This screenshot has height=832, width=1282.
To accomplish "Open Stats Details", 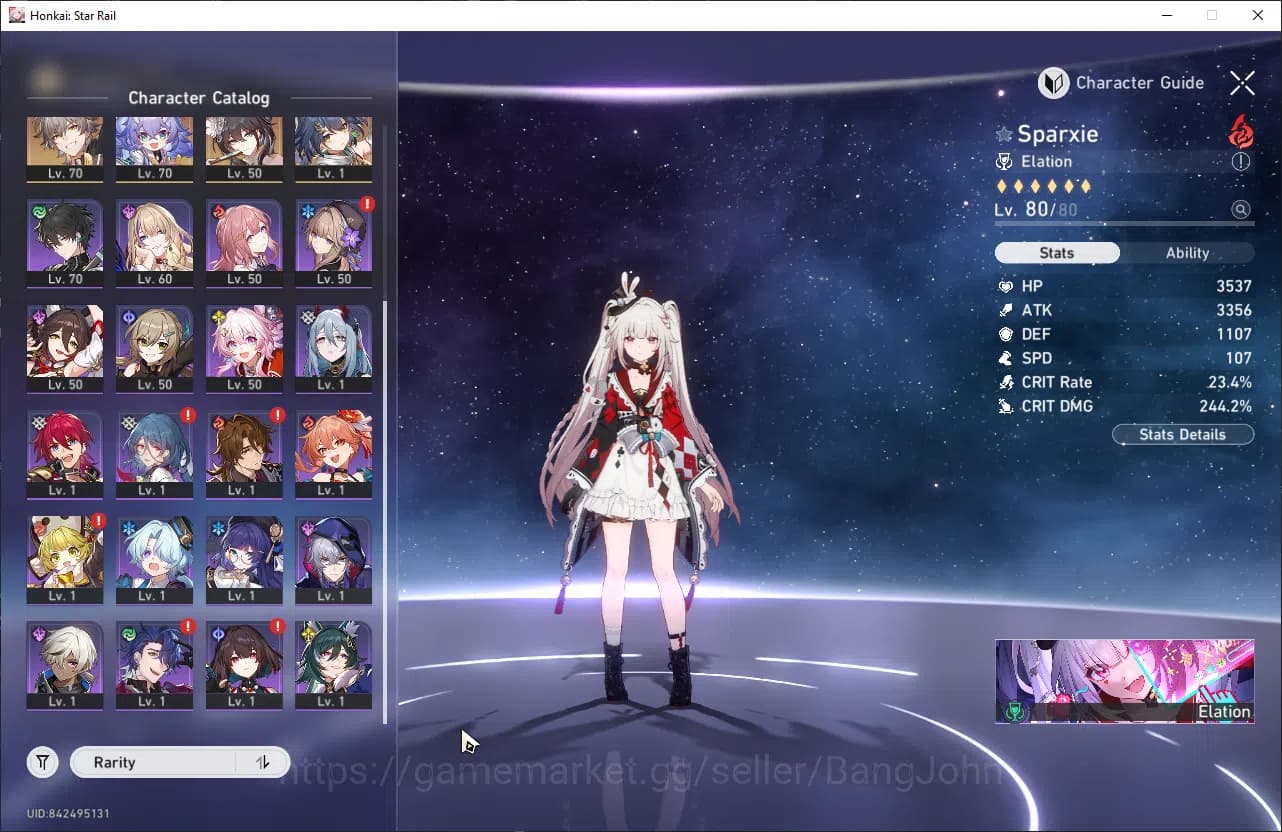I will click(1182, 434).
